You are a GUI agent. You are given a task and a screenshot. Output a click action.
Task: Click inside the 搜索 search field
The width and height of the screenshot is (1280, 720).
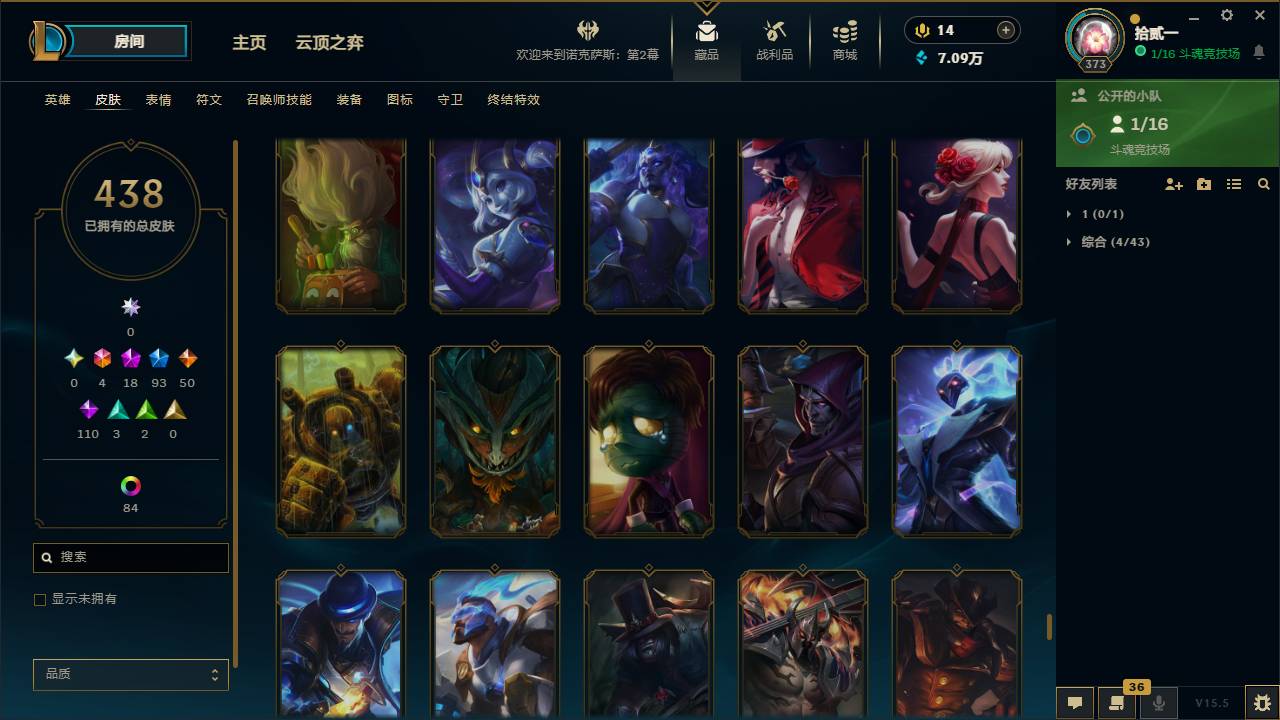pyautogui.click(x=130, y=557)
